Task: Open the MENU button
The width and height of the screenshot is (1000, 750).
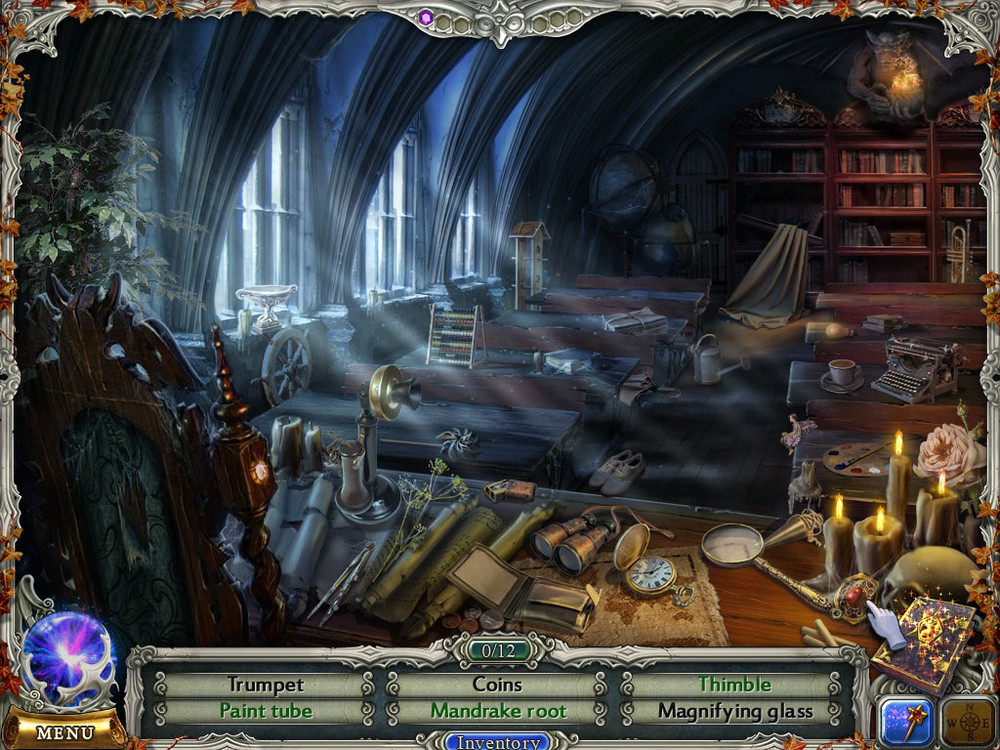Action: [x=64, y=732]
